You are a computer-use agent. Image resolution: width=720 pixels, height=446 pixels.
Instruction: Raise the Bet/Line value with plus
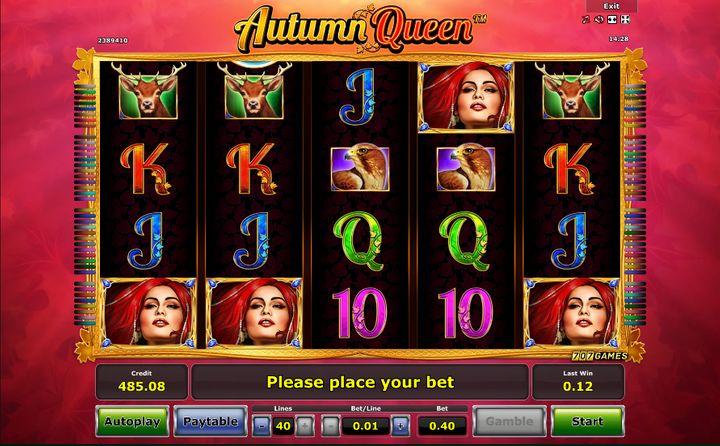(x=400, y=424)
